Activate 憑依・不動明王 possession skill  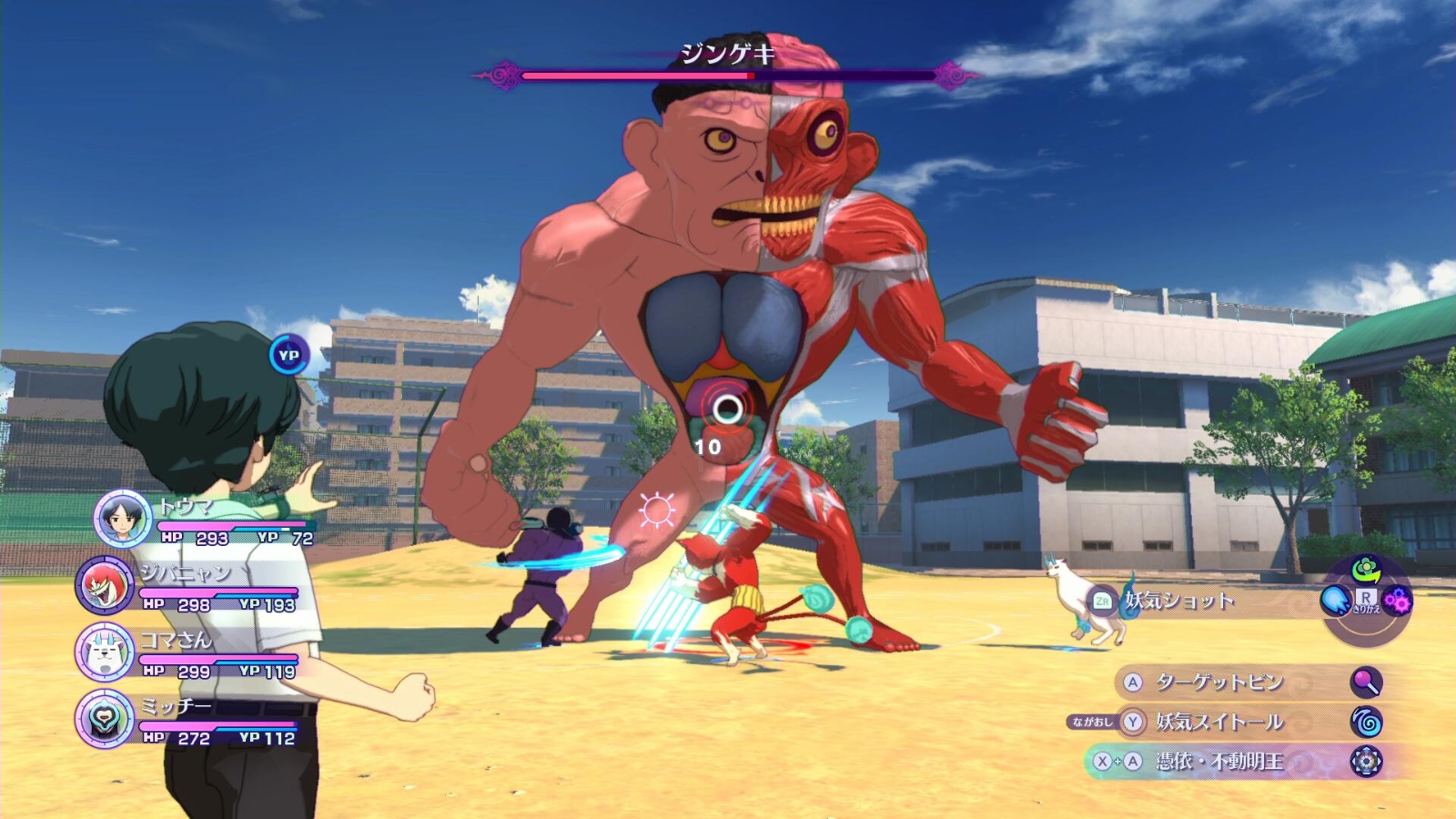point(1219,761)
